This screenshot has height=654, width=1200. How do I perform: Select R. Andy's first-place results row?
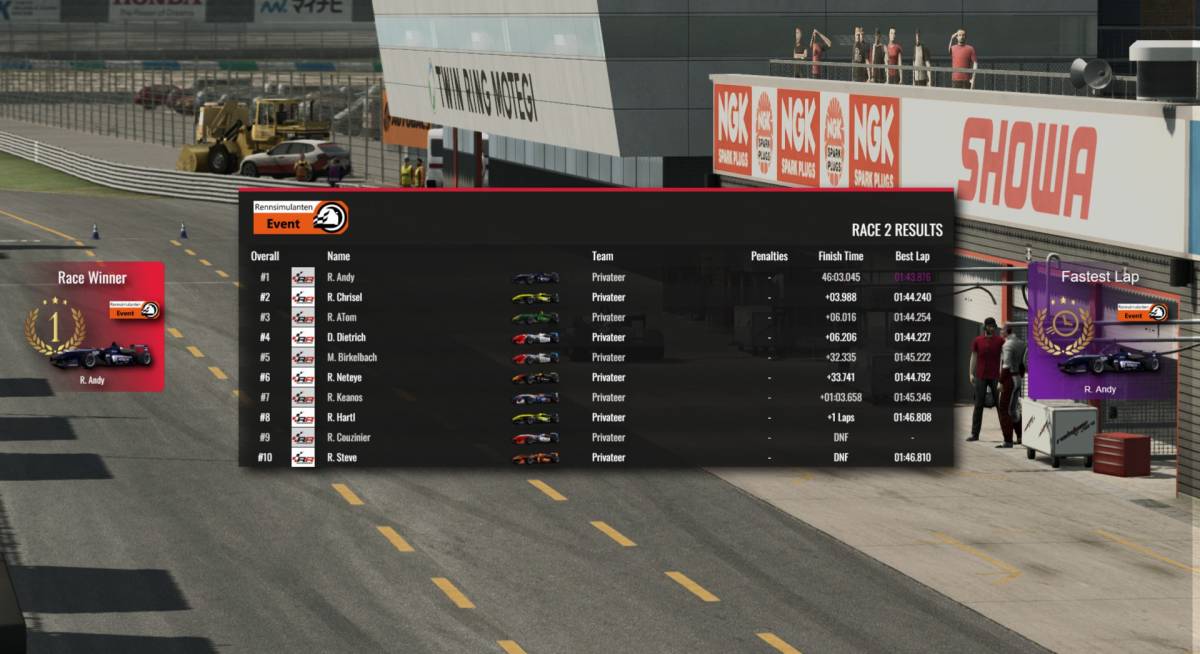(595, 277)
